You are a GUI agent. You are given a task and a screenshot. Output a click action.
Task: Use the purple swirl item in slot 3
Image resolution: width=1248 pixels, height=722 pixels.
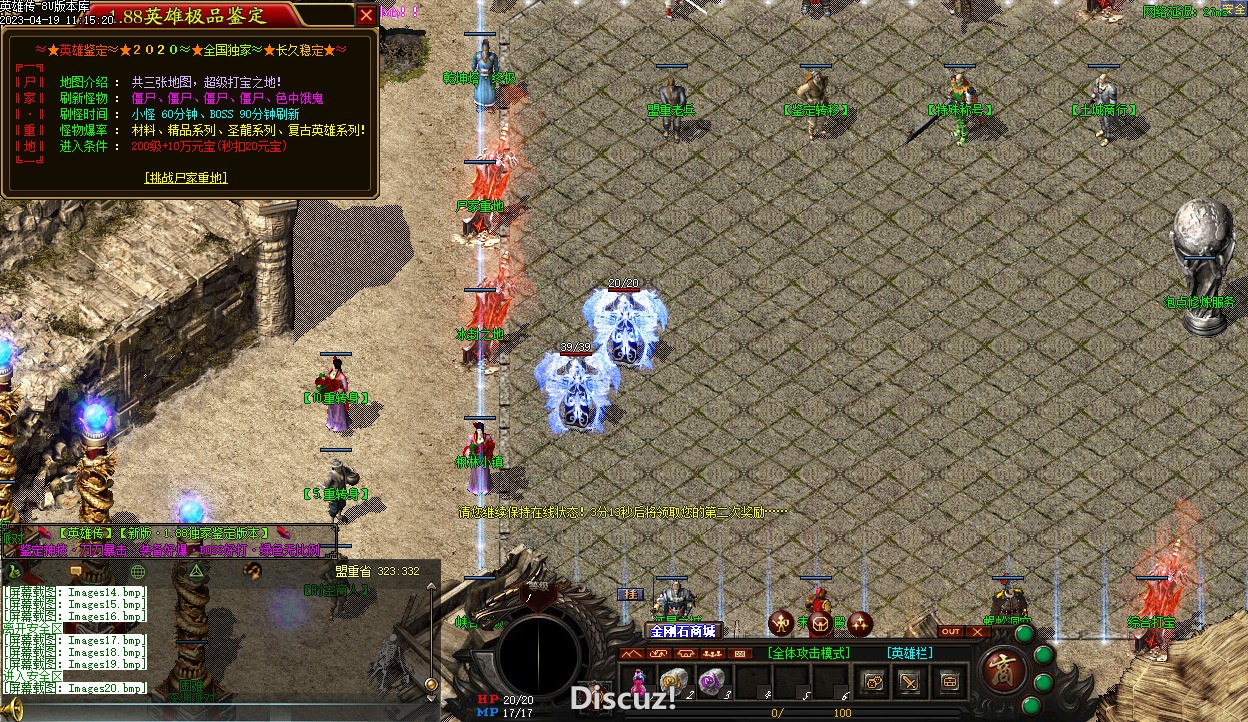tap(710, 681)
